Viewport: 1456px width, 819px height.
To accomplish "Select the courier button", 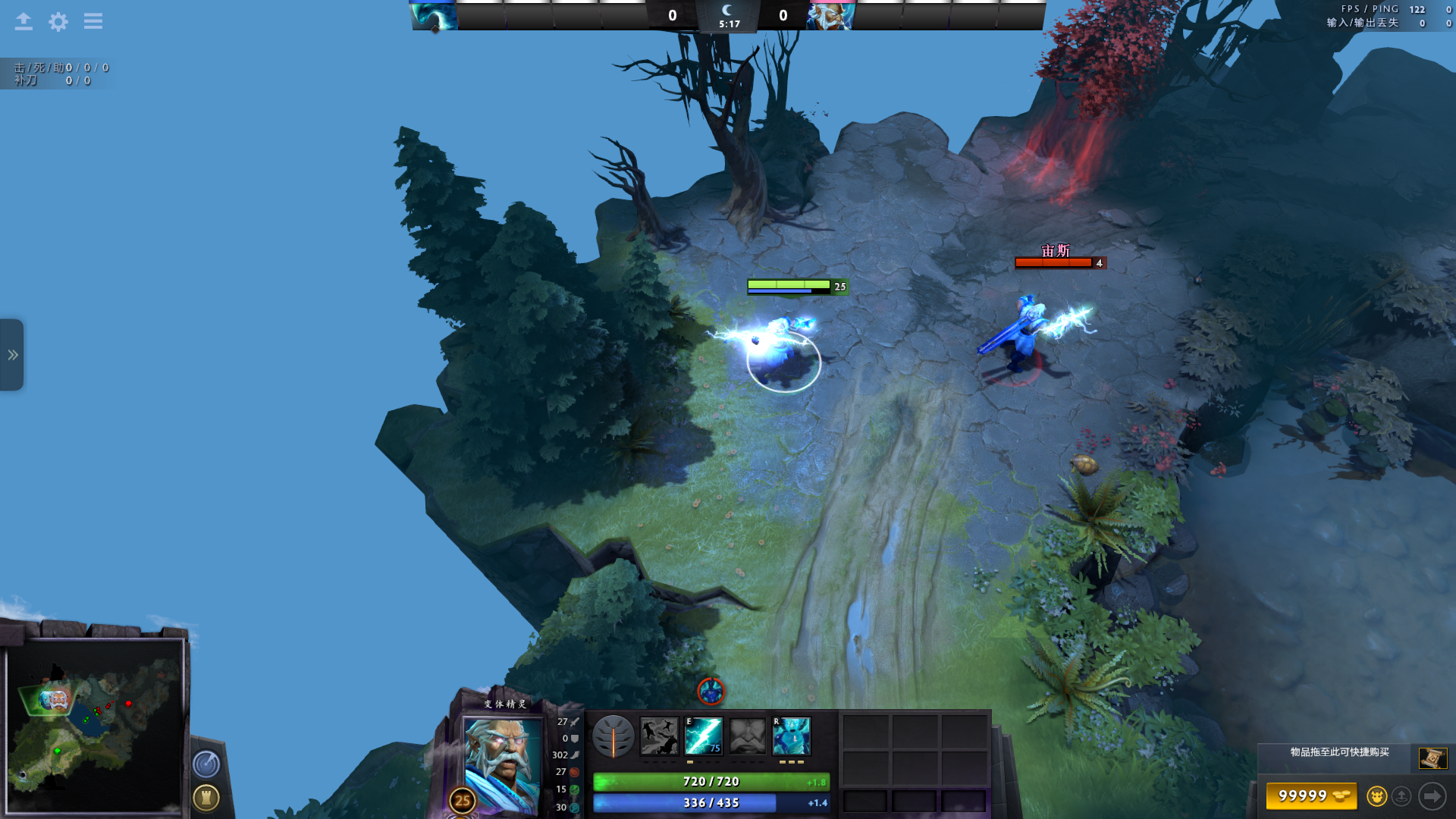I will point(1376,796).
